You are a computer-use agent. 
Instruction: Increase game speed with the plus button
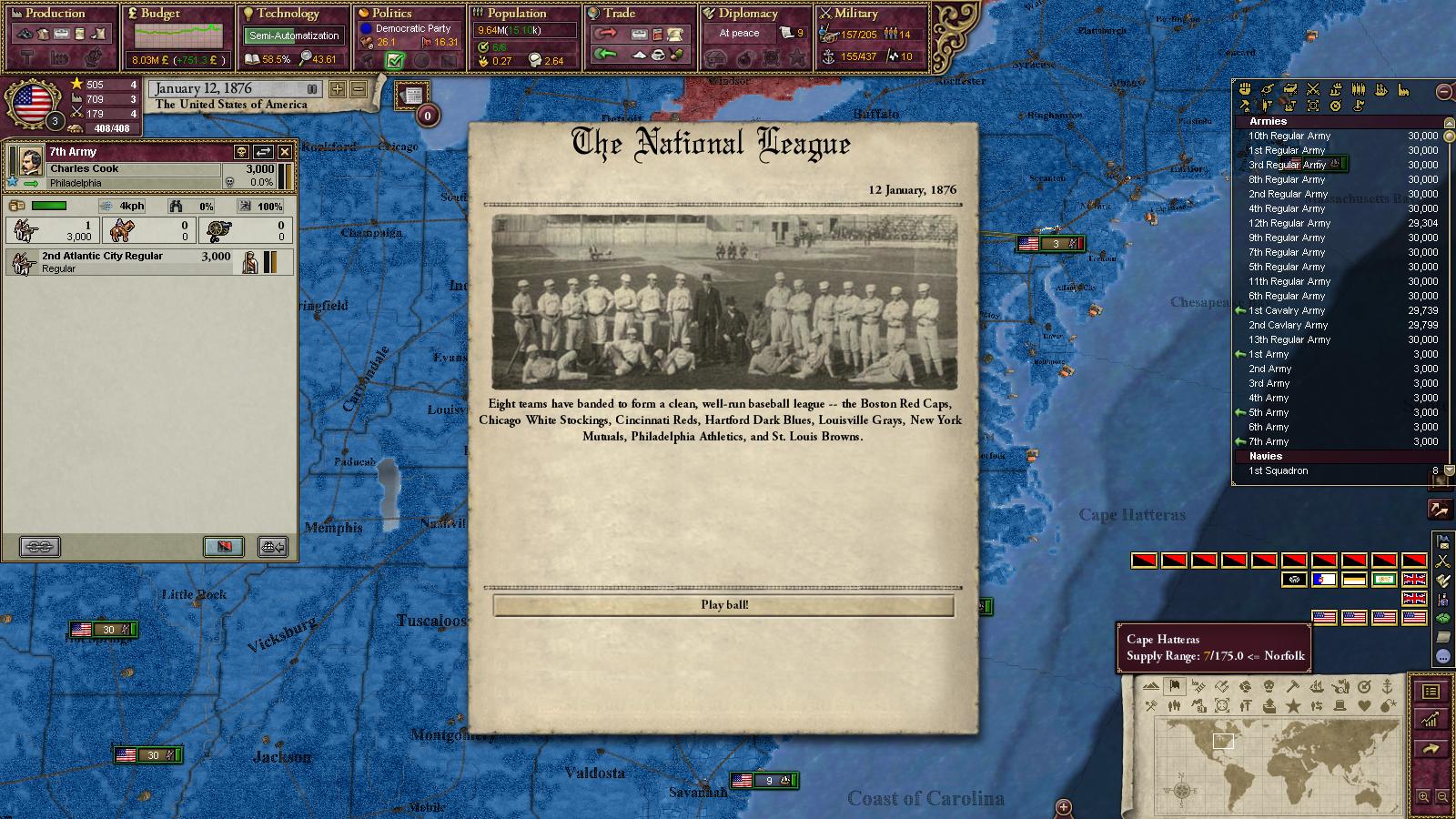click(338, 89)
